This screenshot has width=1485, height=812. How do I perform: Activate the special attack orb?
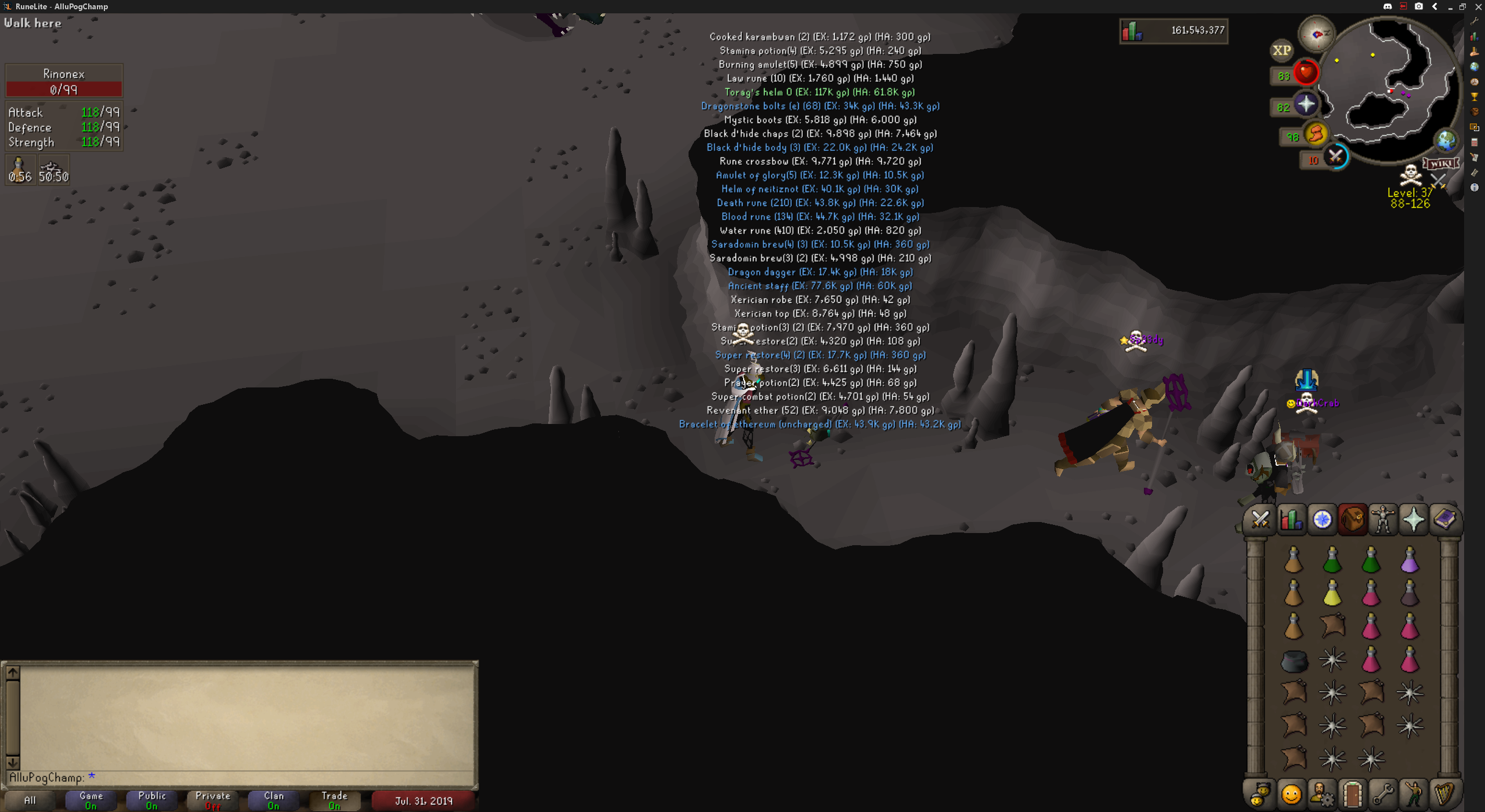point(1336,156)
